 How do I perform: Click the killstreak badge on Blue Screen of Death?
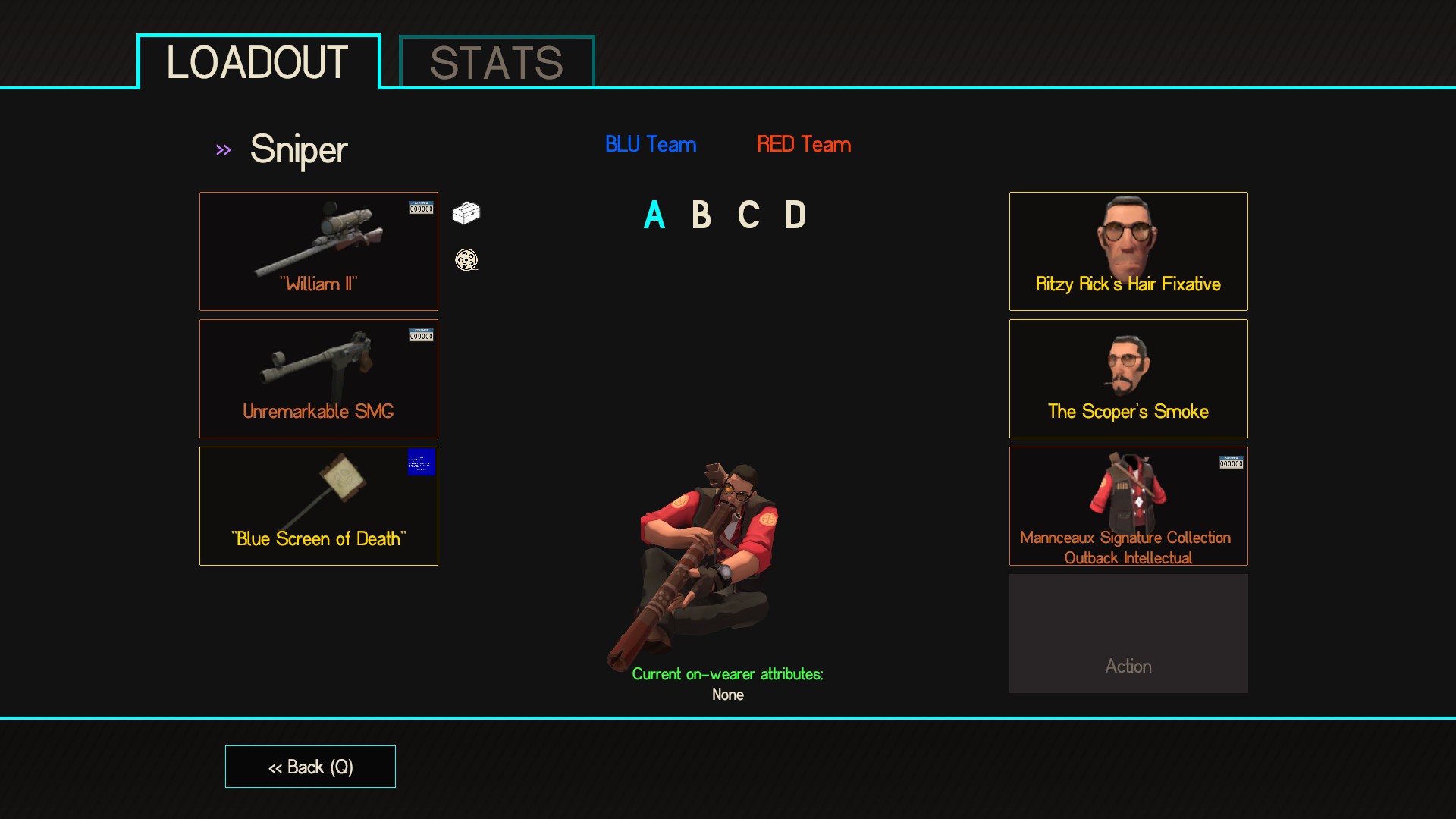tap(421, 463)
